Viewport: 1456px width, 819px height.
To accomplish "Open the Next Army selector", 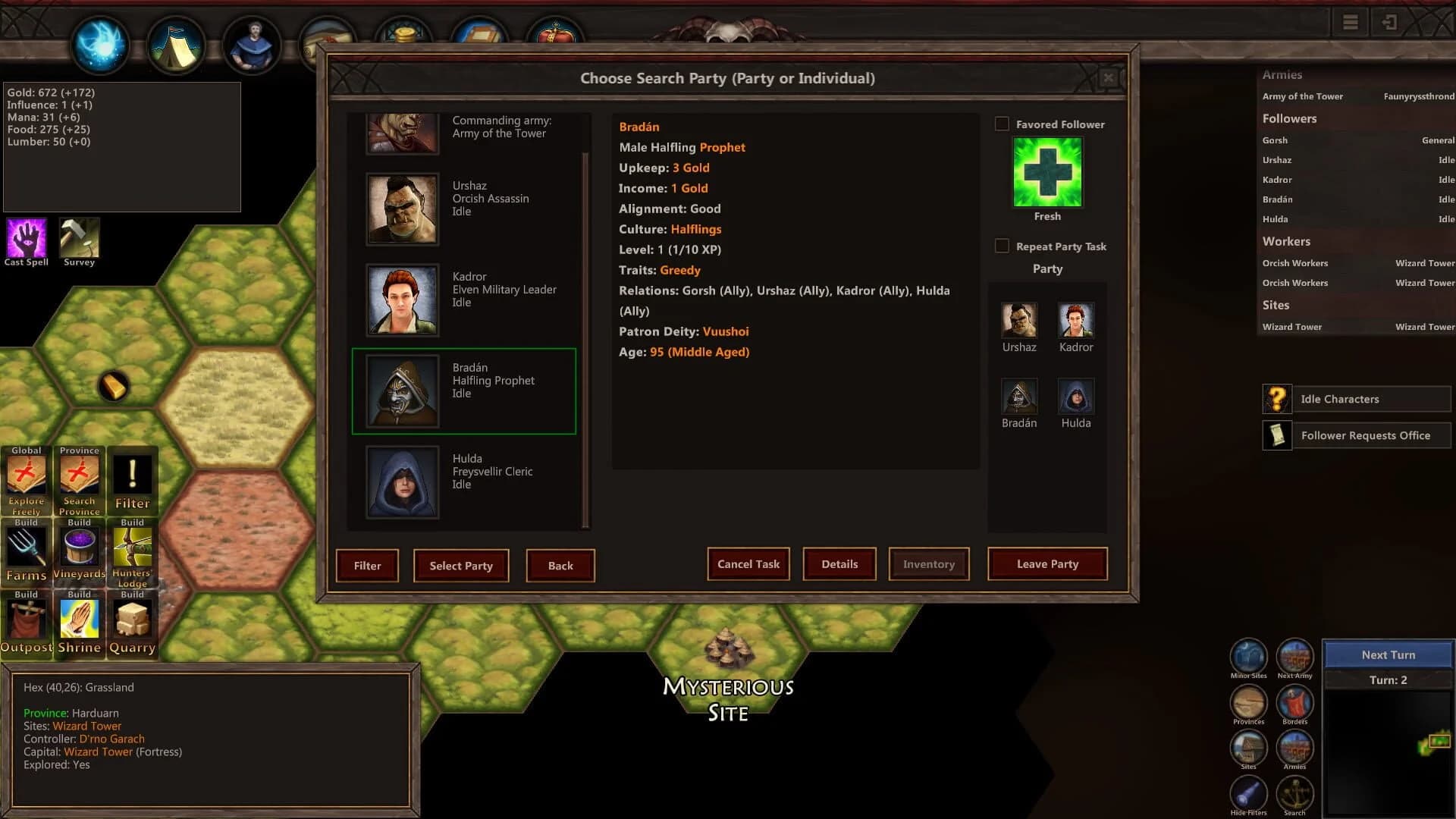I will (1294, 658).
